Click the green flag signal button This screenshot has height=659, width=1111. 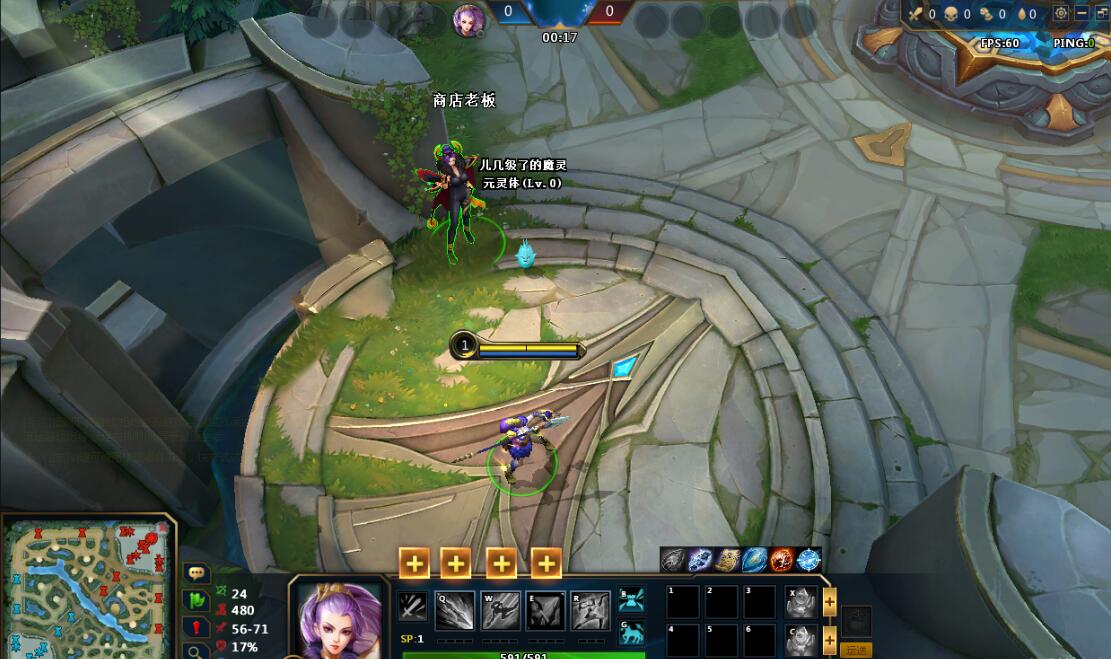(197, 601)
